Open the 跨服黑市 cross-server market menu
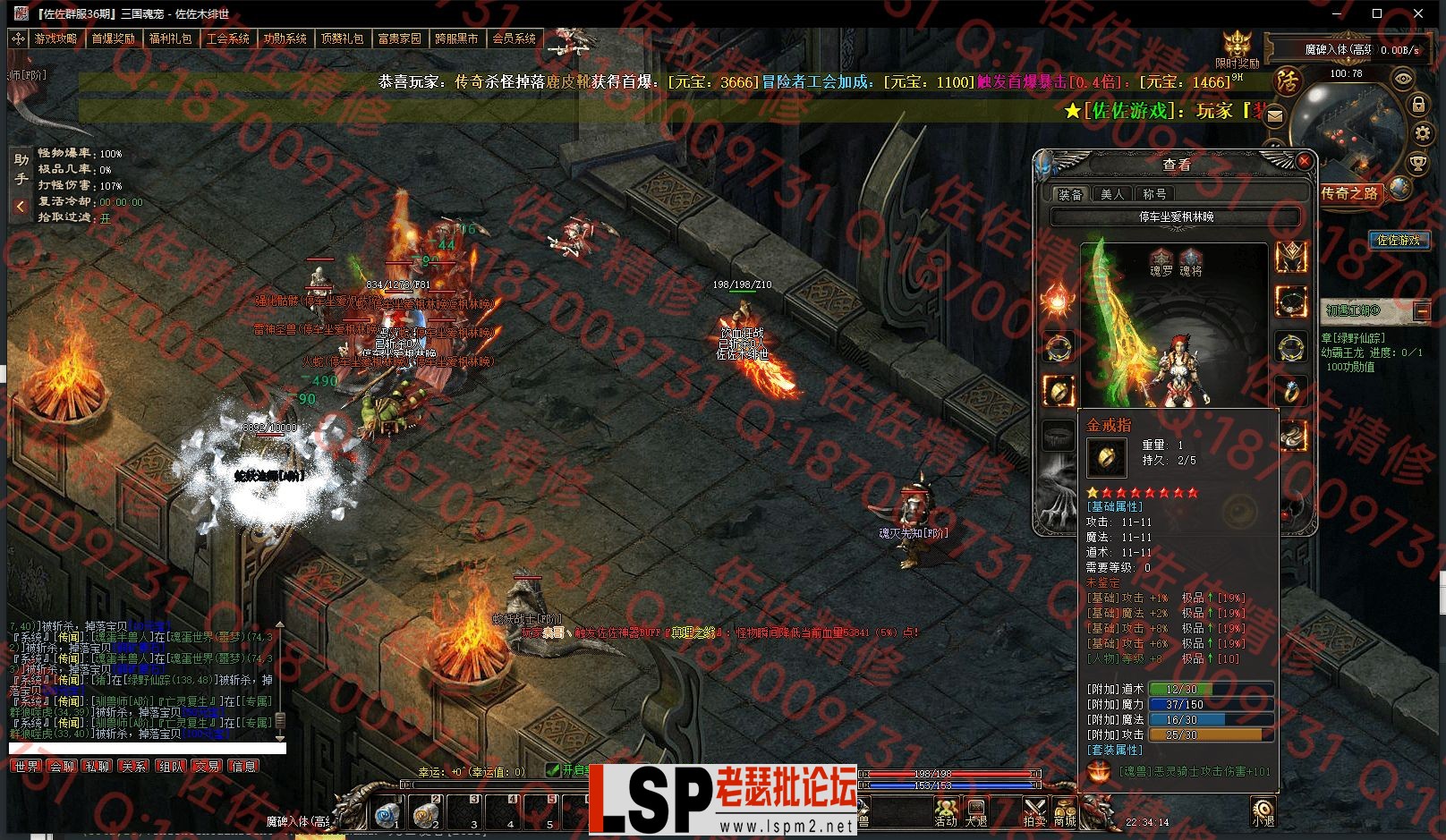This screenshot has width=1446, height=840. pos(456,38)
